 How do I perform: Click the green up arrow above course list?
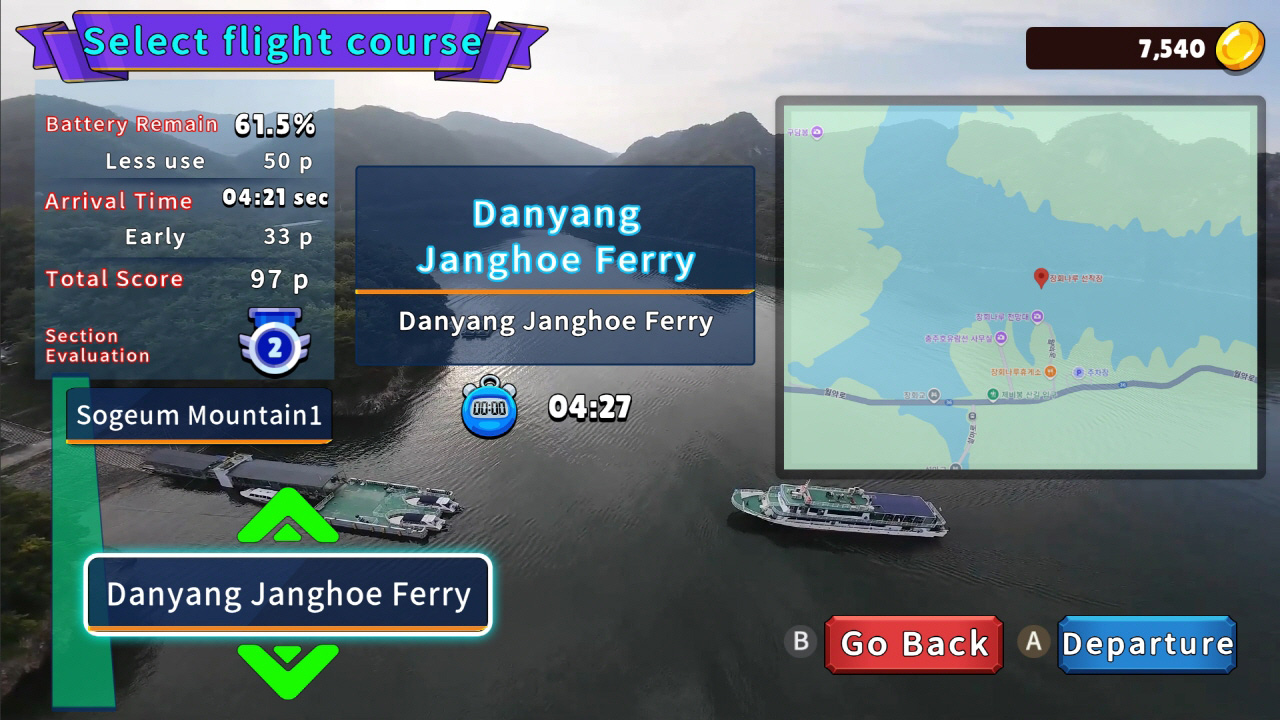288,516
